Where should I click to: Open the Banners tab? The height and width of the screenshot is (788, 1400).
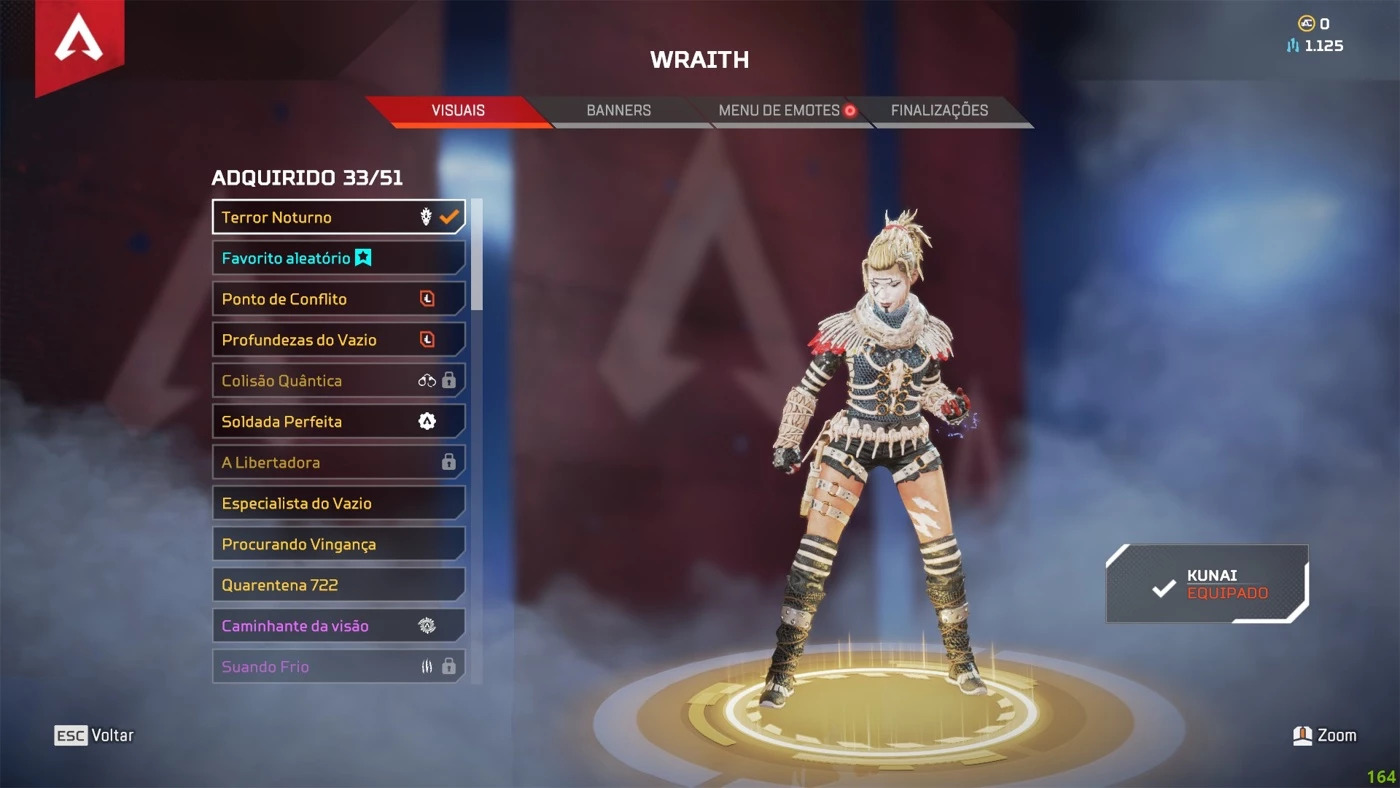[618, 111]
